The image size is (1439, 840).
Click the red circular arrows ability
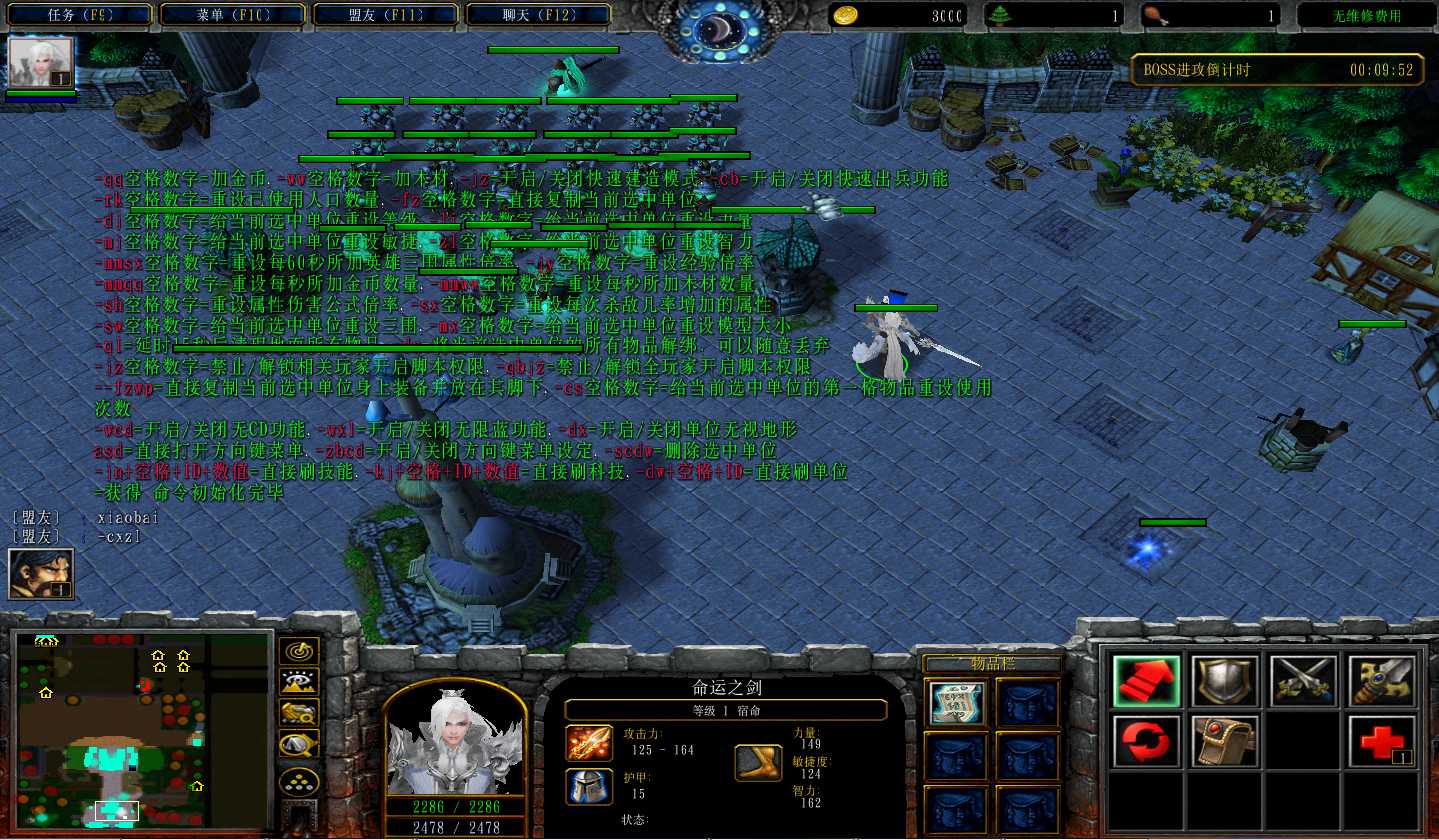click(1145, 741)
